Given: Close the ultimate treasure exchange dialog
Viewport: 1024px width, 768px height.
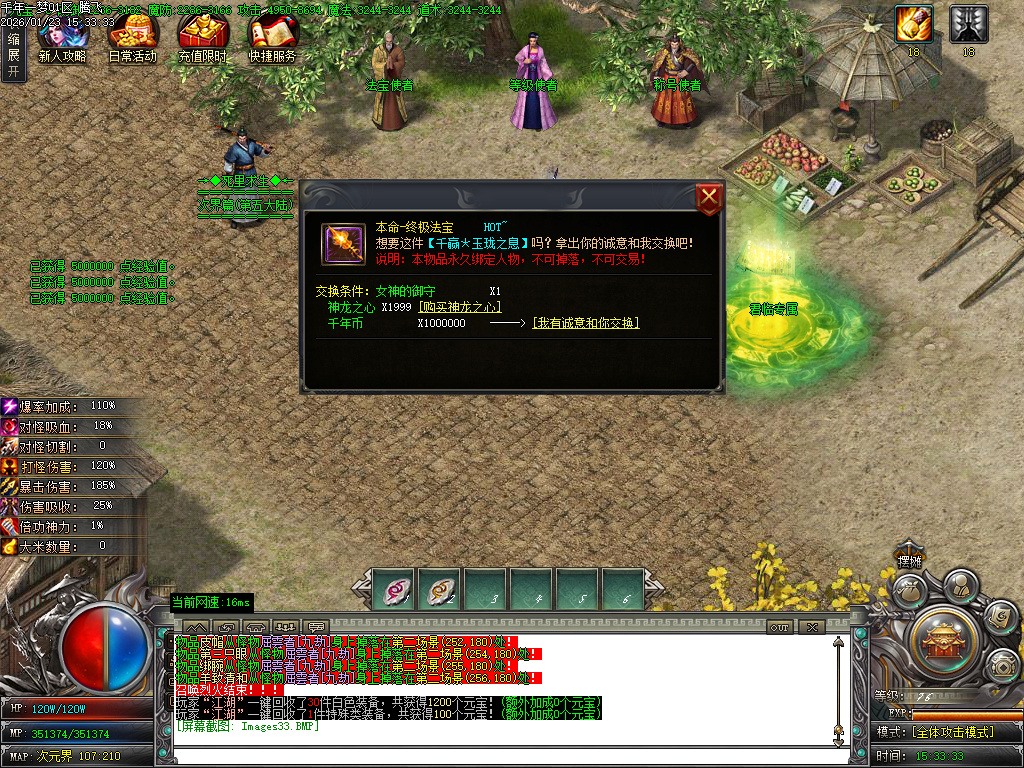Looking at the screenshot, I should tap(709, 198).
